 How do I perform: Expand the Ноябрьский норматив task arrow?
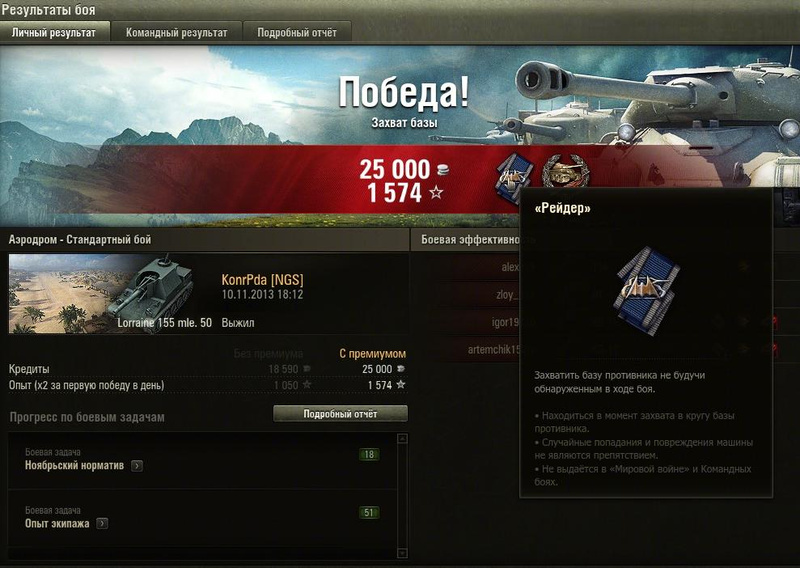point(136,465)
